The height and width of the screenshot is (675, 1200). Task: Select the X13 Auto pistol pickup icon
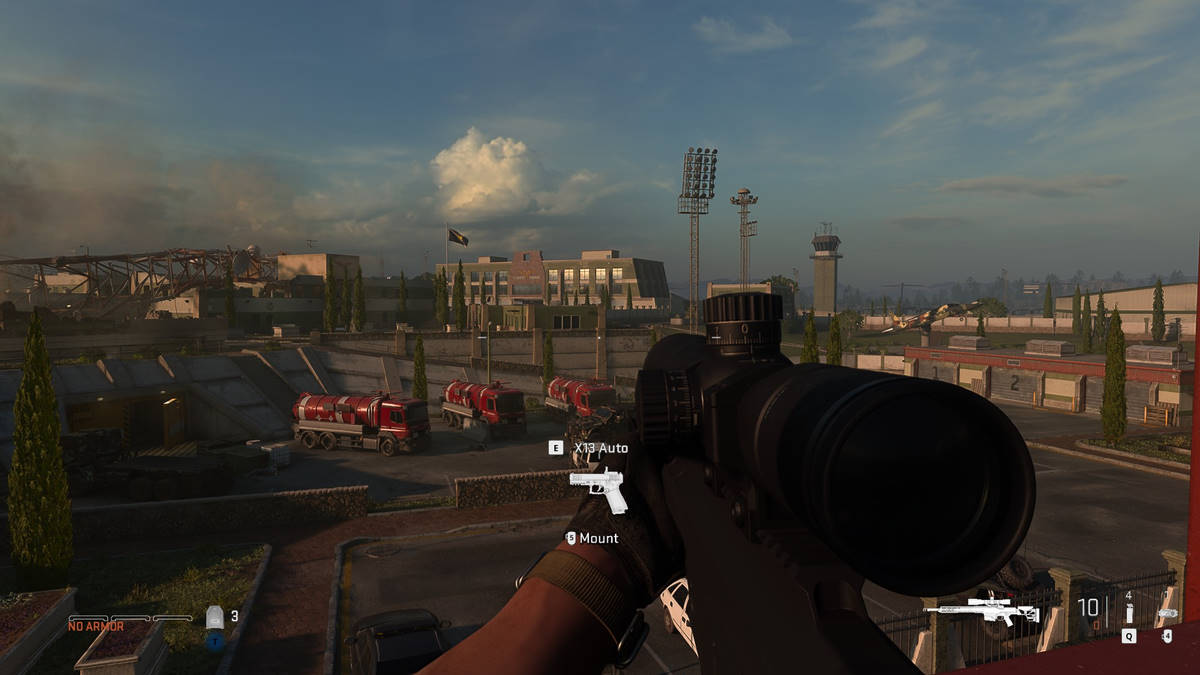click(598, 487)
